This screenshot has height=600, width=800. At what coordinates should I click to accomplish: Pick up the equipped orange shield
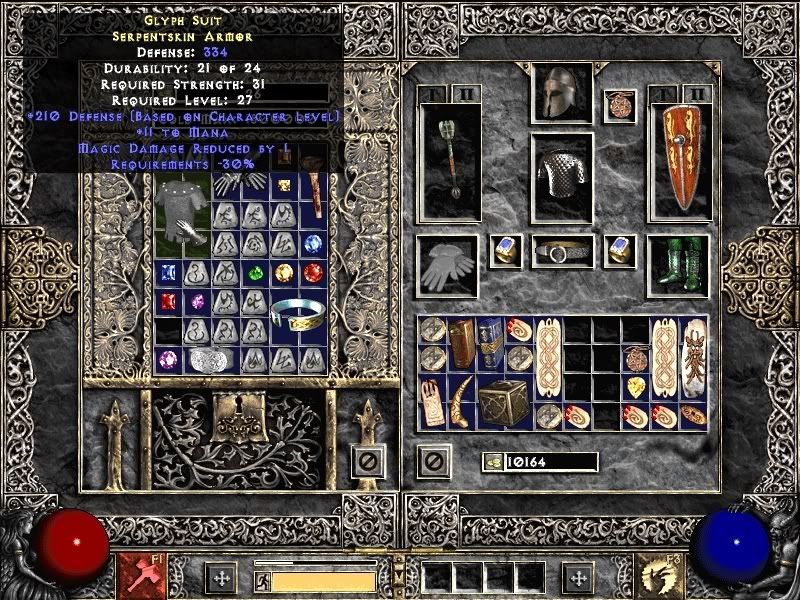pos(680,160)
